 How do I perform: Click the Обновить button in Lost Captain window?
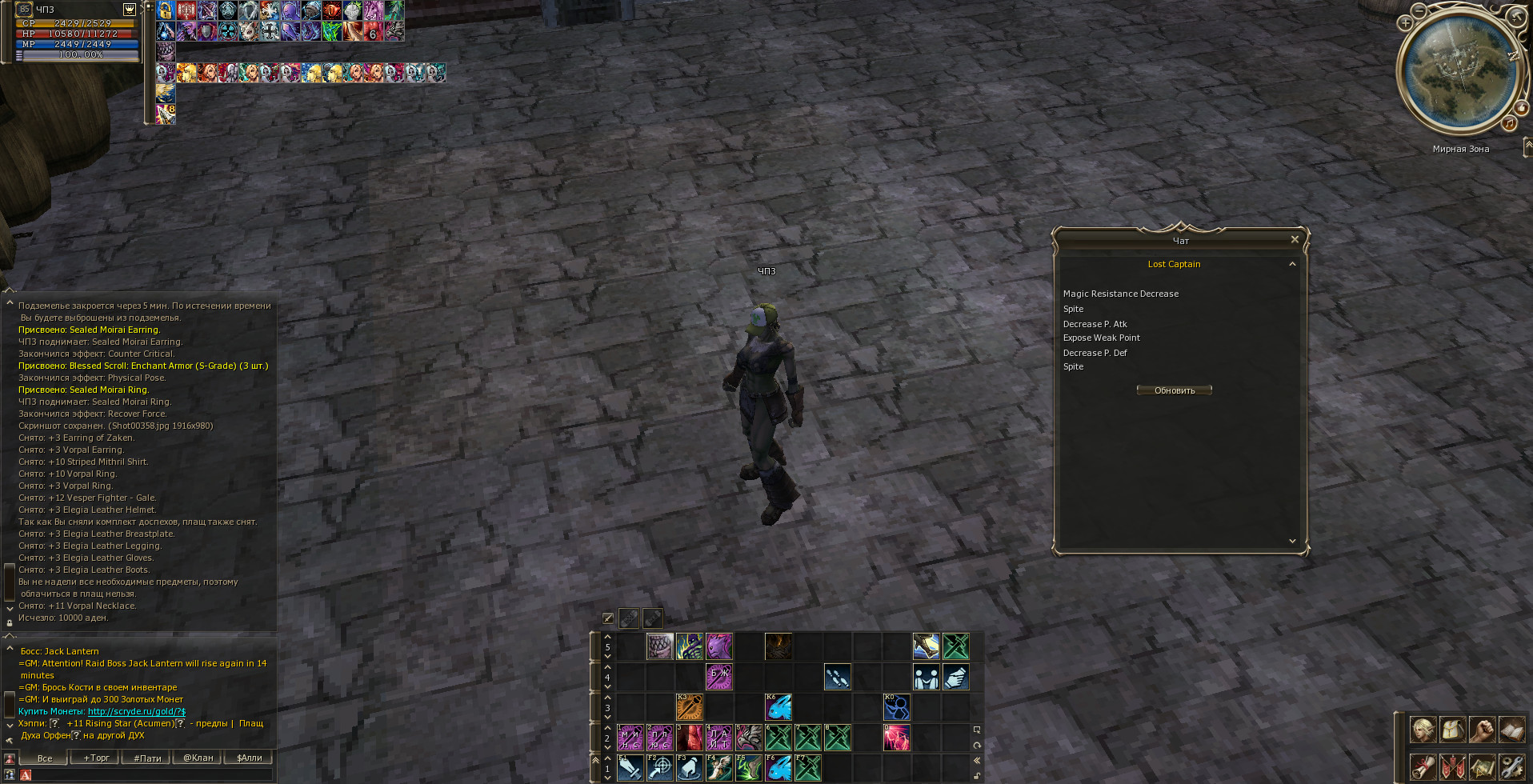pos(1174,390)
